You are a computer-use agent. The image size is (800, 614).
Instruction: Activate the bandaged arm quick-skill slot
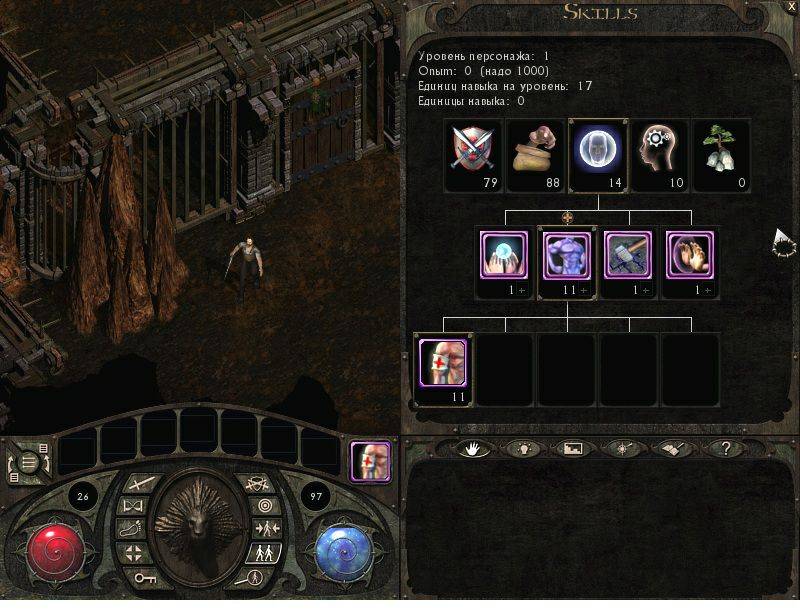tap(369, 463)
